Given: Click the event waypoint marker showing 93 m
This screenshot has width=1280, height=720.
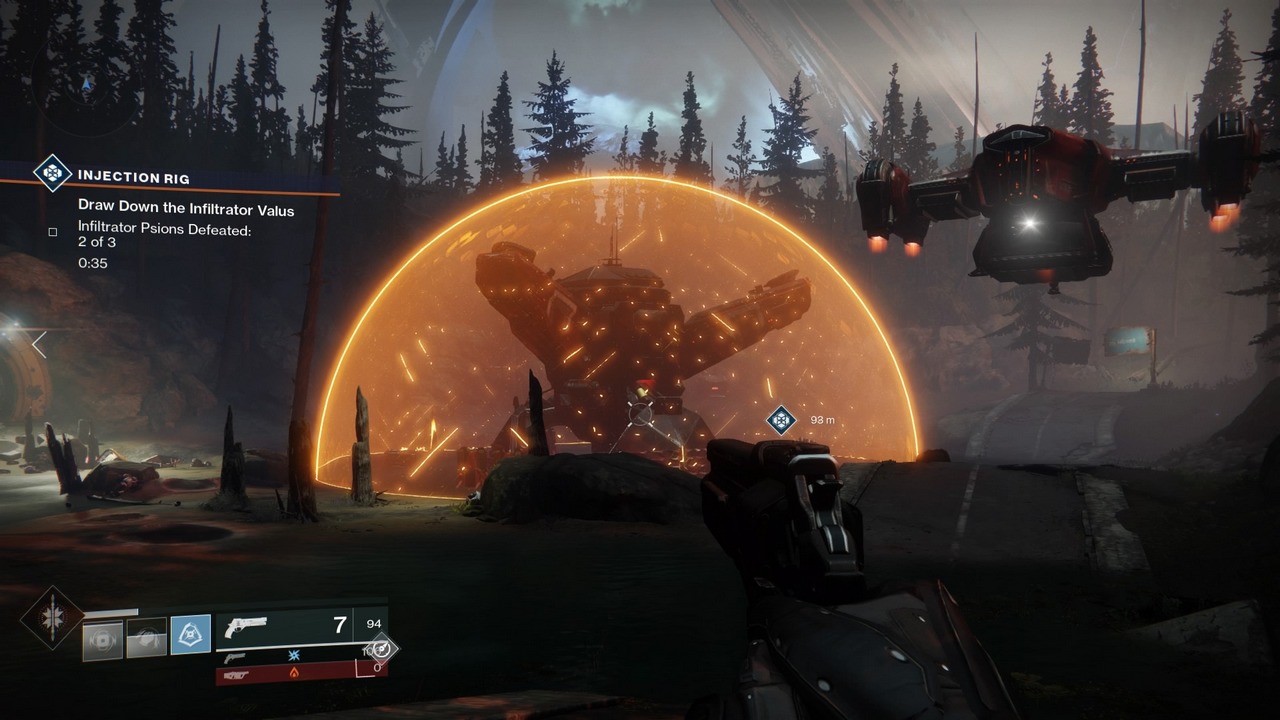Looking at the screenshot, I should tap(780, 420).
